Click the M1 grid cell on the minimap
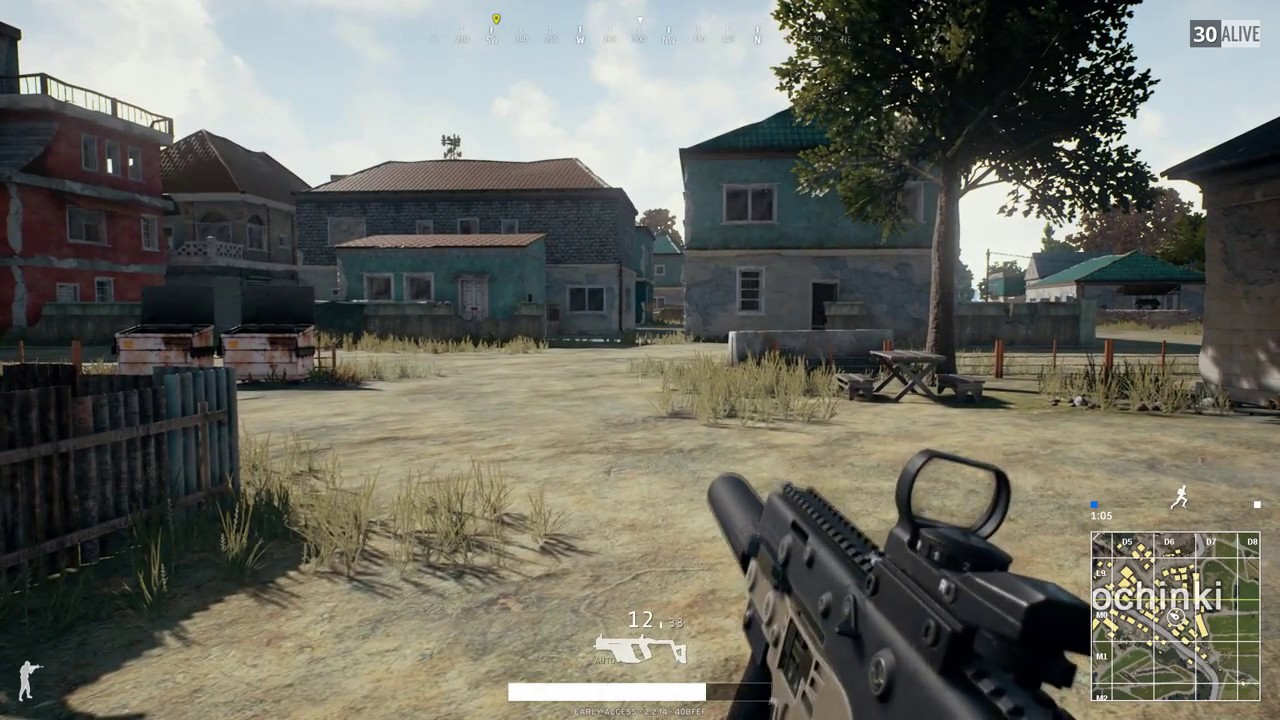The width and height of the screenshot is (1280, 720). pos(1102,656)
